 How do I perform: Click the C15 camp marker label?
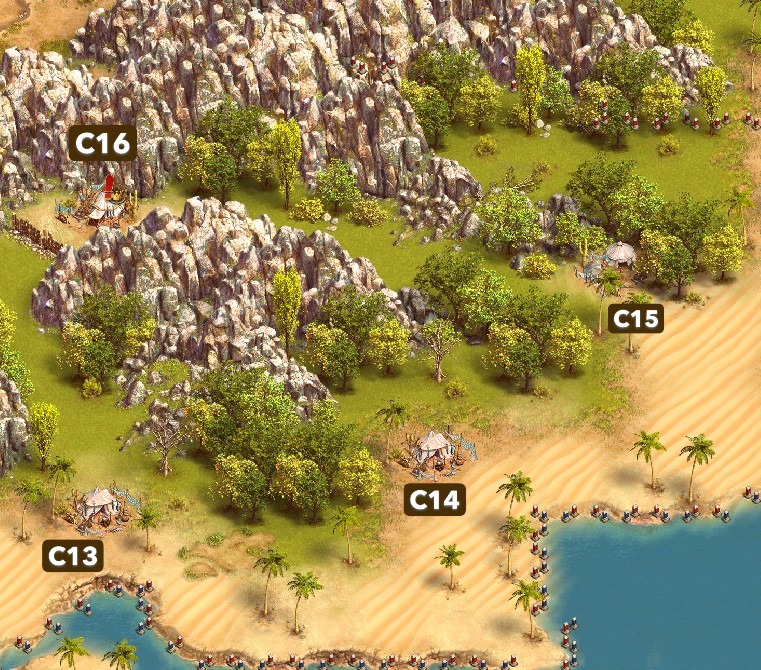coord(636,319)
